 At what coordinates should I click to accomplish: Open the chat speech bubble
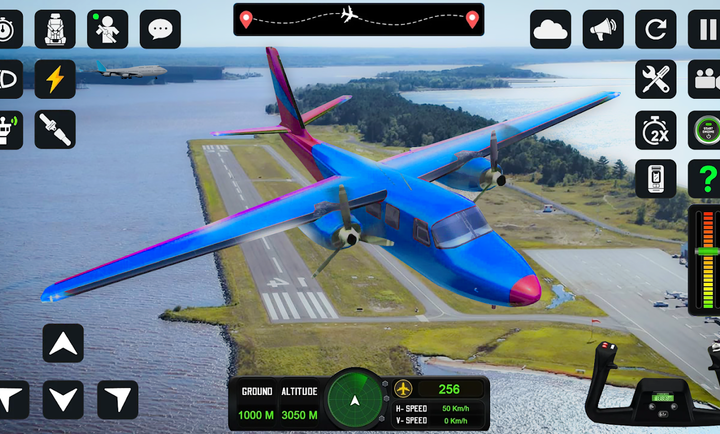click(160, 29)
